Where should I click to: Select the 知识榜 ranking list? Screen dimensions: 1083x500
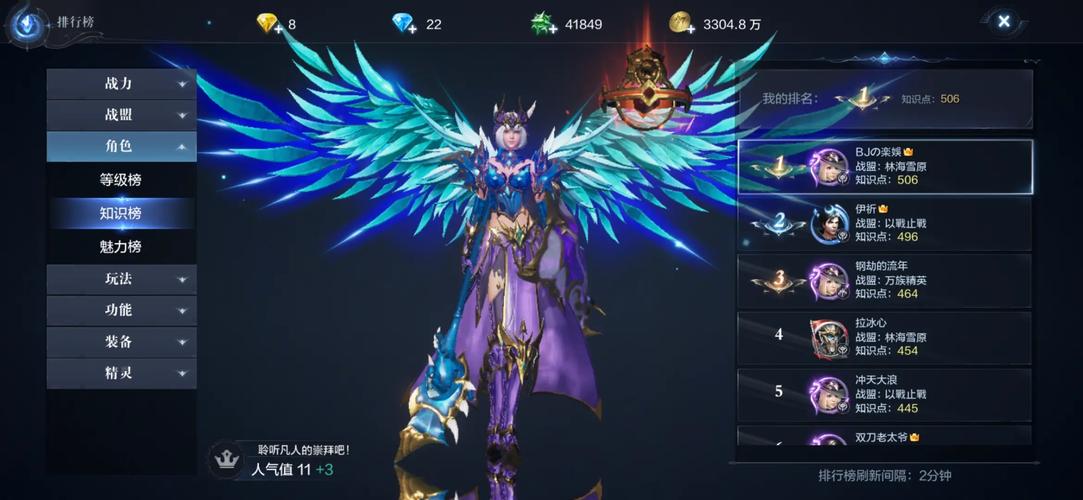pyautogui.click(x=121, y=213)
